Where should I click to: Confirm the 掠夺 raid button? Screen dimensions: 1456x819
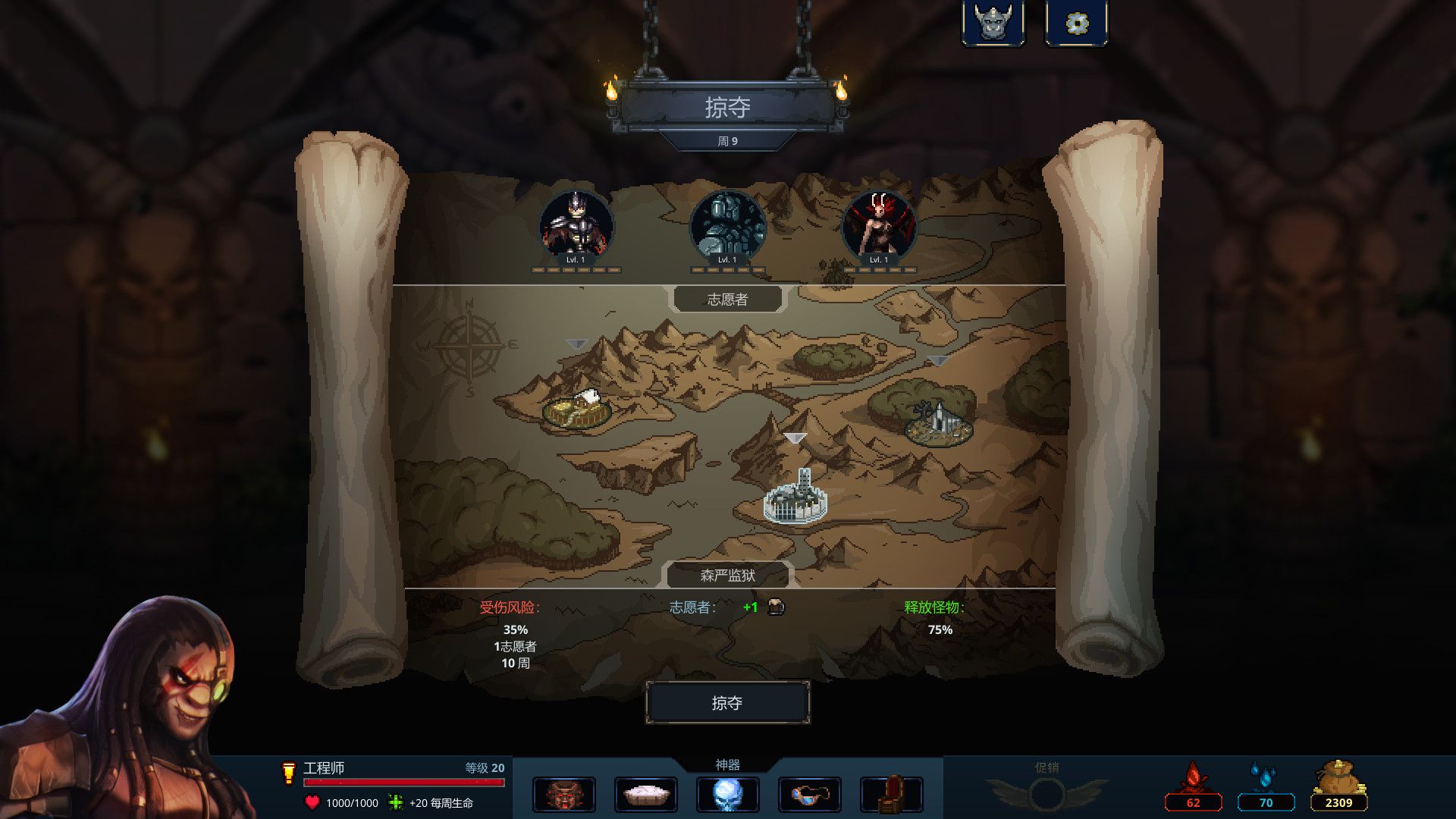(727, 703)
